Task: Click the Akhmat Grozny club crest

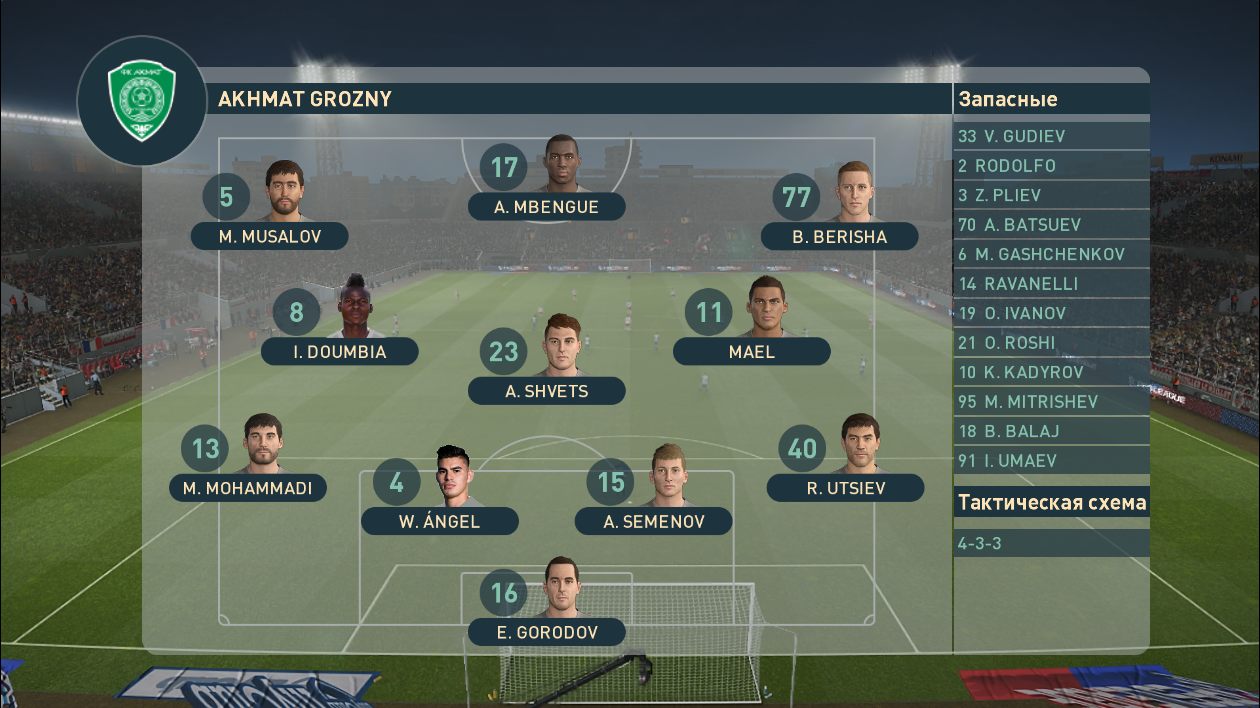Action: point(142,100)
